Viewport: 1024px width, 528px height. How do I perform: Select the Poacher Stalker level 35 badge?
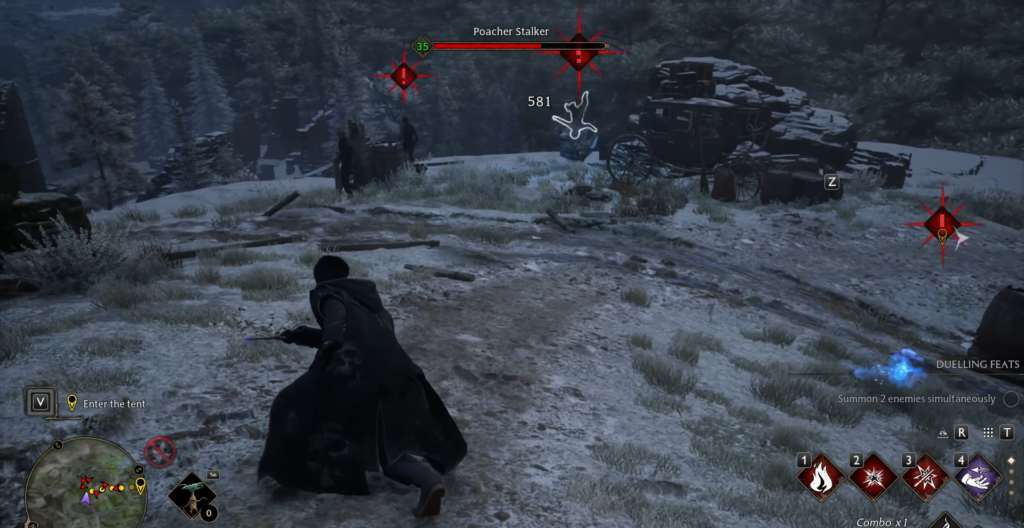point(422,46)
